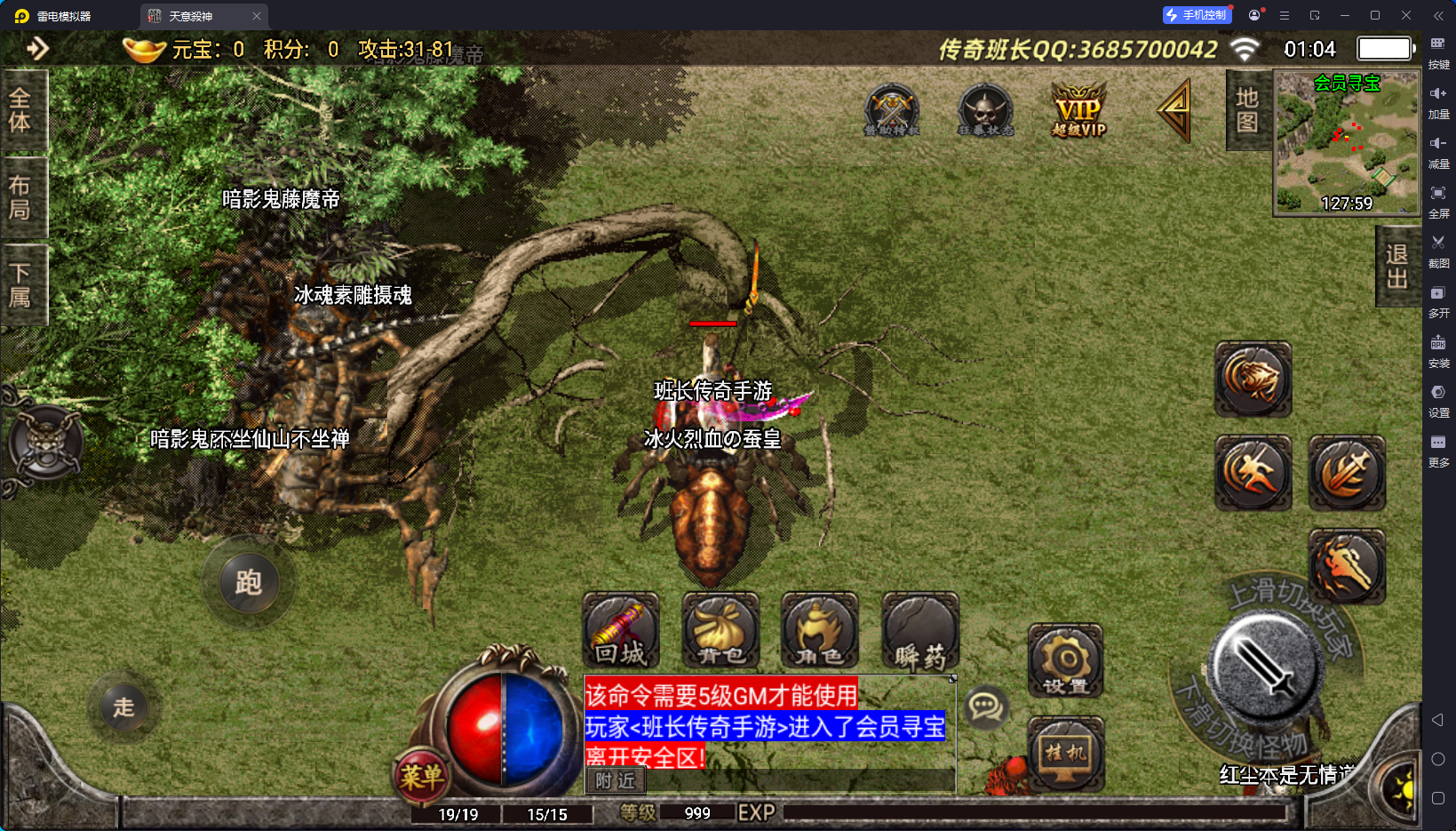The height and width of the screenshot is (831, 1456).
Task: Switch to the 附近 nearby chat tab
Action: 616,780
